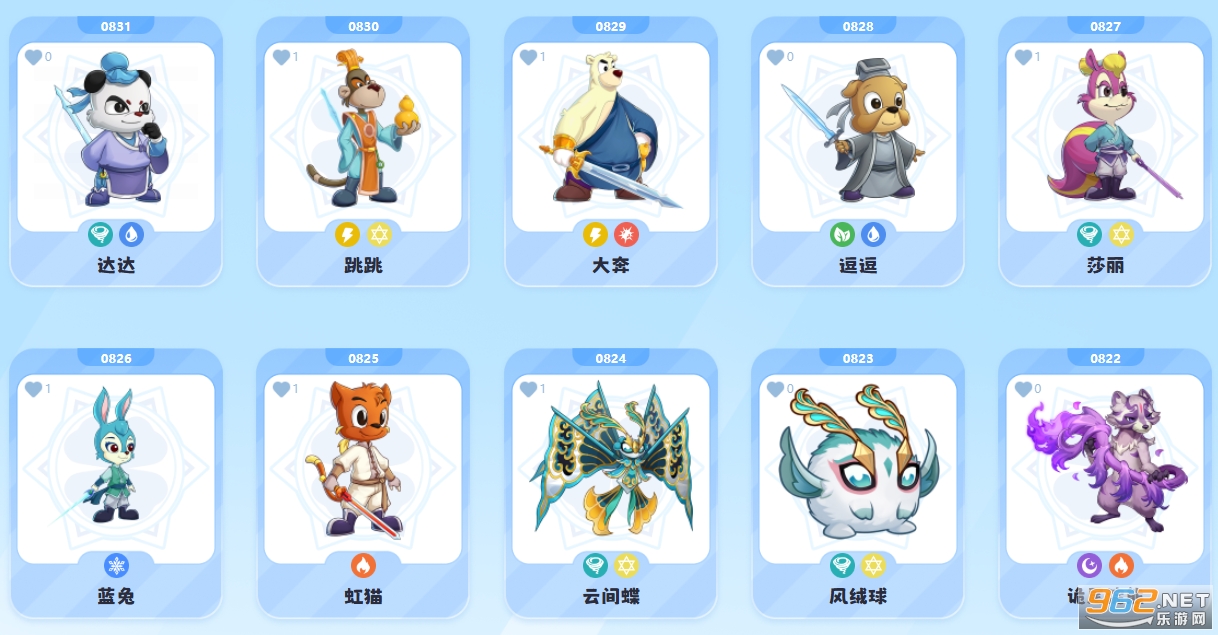Click the ice snowflake icon under 蓝兔
Viewport: 1218px width, 635px height.
(x=116, y=566)
